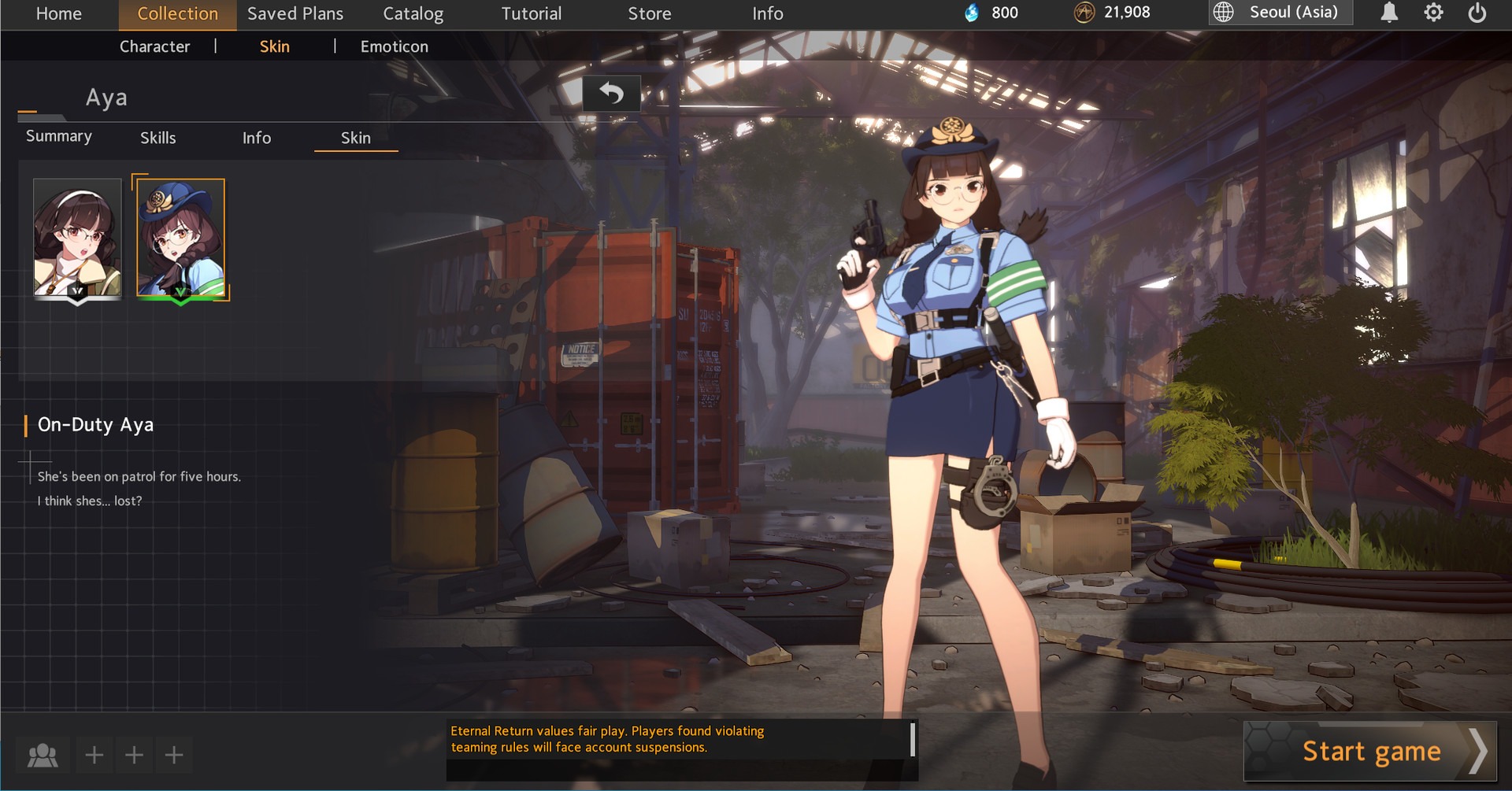View Aya's Skills tab
Screen dimensions: 1512x791
tap(157, 138)
